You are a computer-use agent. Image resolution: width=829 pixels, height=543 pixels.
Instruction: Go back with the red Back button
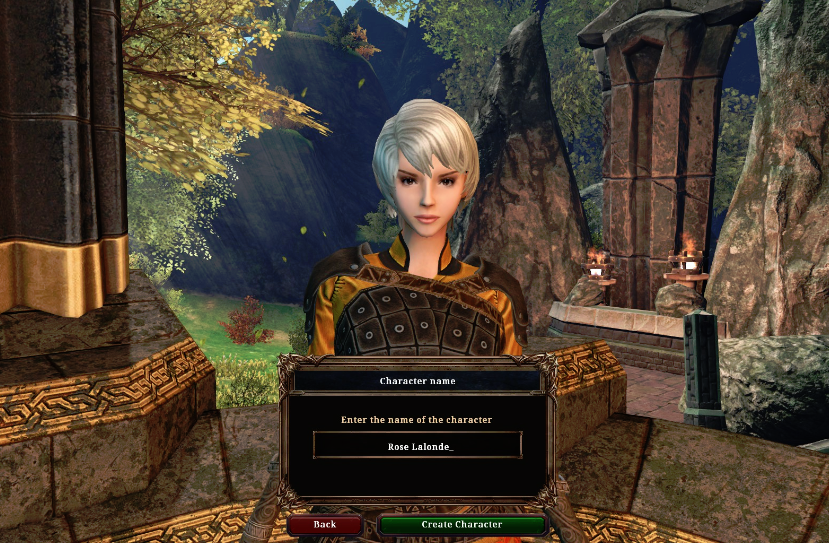pyautogui.click(x=324, y=524)
